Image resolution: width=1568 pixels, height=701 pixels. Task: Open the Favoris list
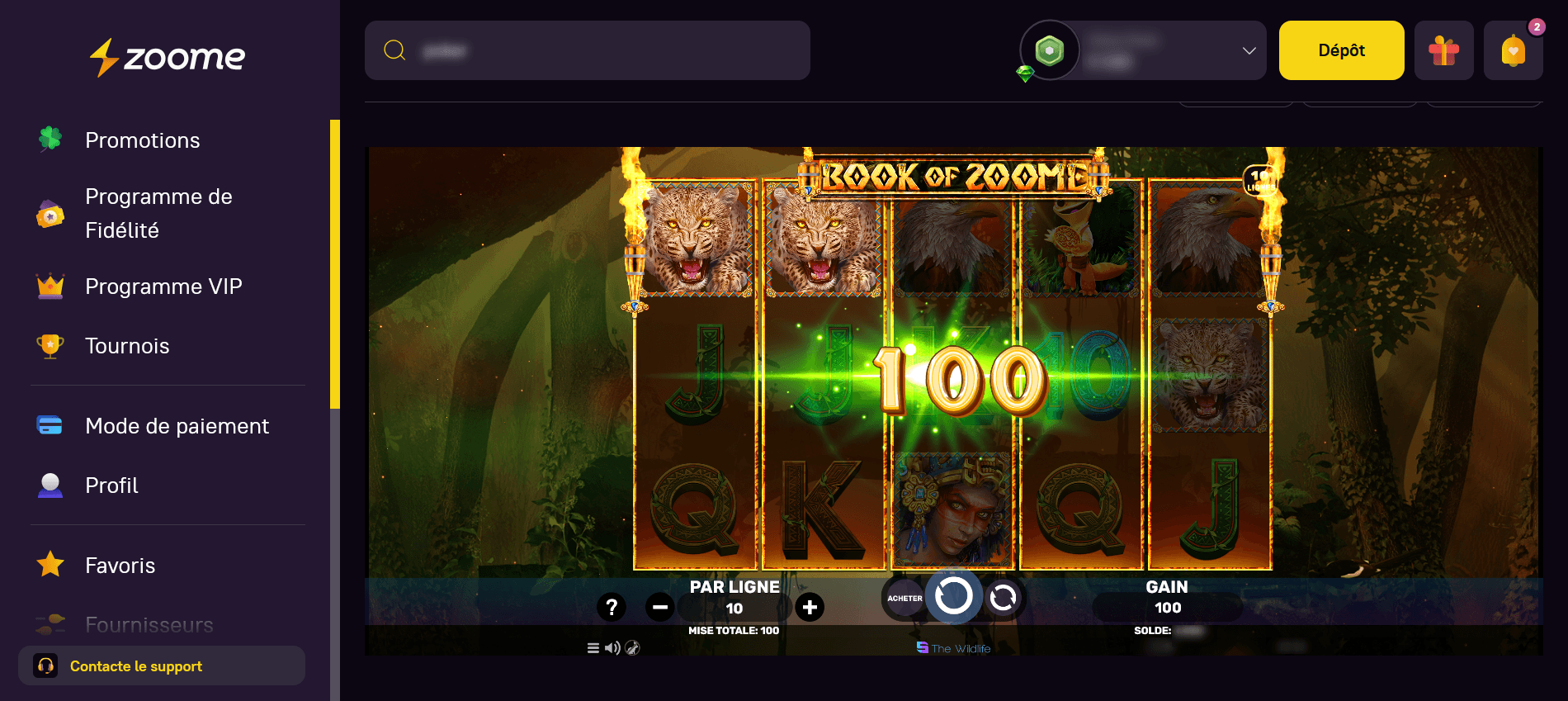(x=120, y=566)
